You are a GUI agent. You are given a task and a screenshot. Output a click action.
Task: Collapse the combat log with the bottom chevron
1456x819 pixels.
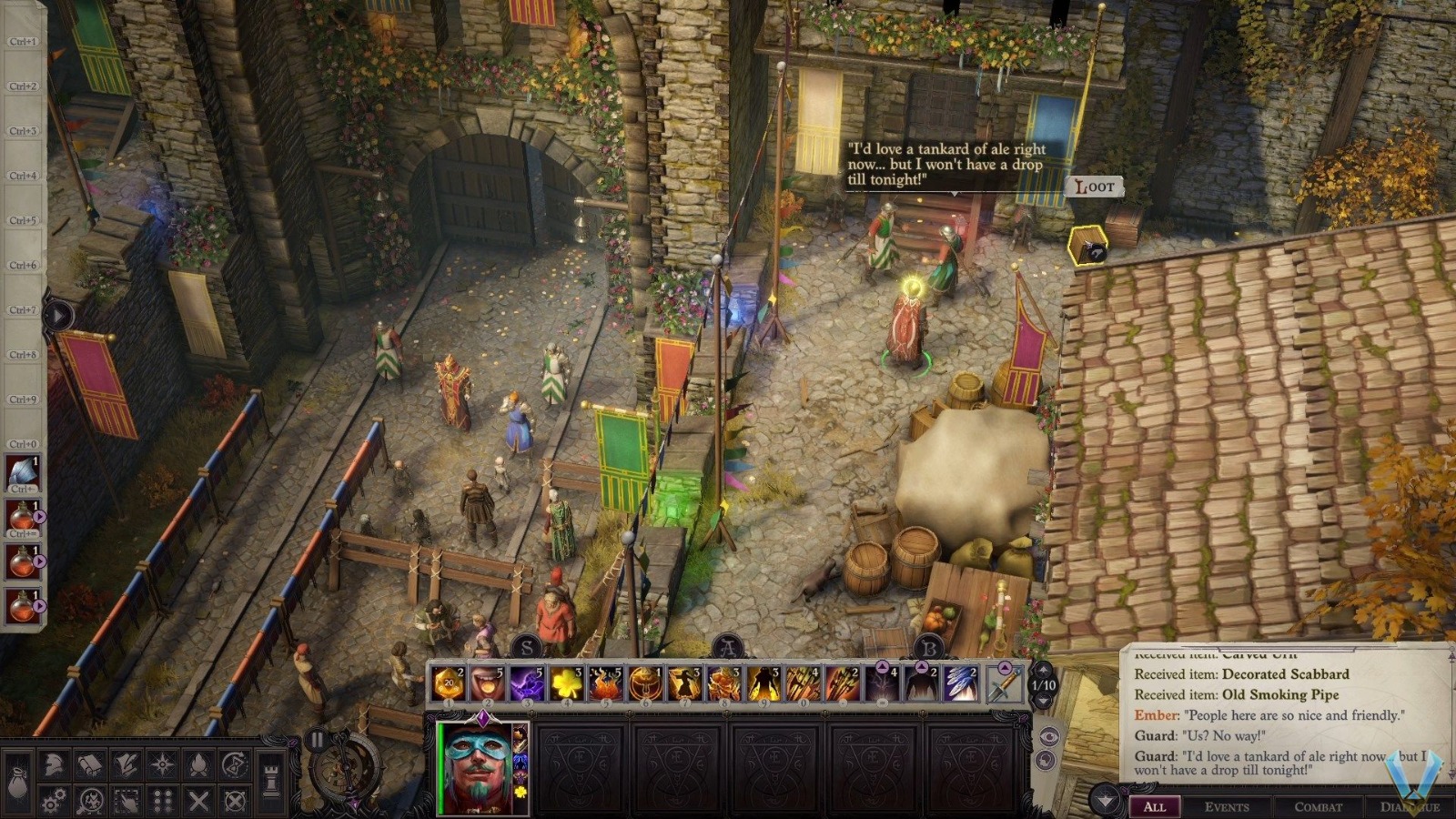tap(1104, 798)
